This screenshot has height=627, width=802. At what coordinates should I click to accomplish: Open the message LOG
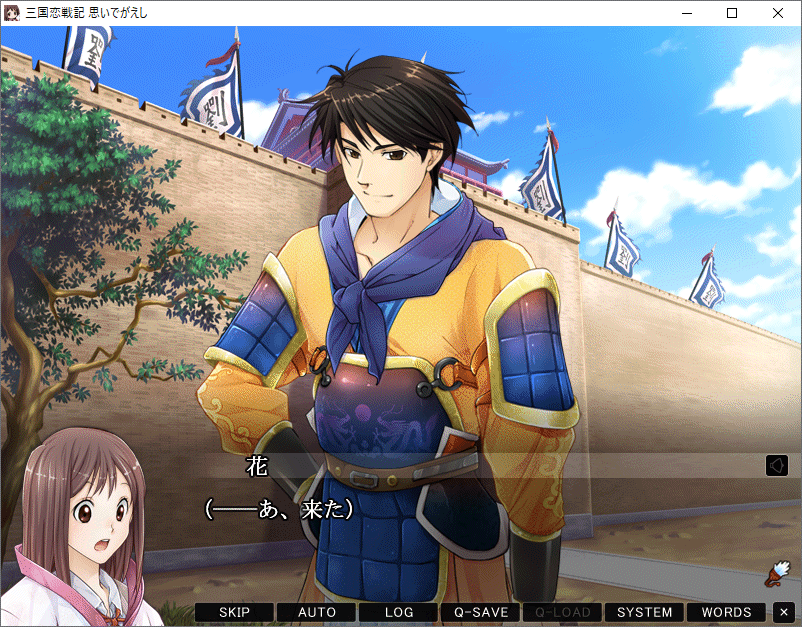(x=399, y=612)
